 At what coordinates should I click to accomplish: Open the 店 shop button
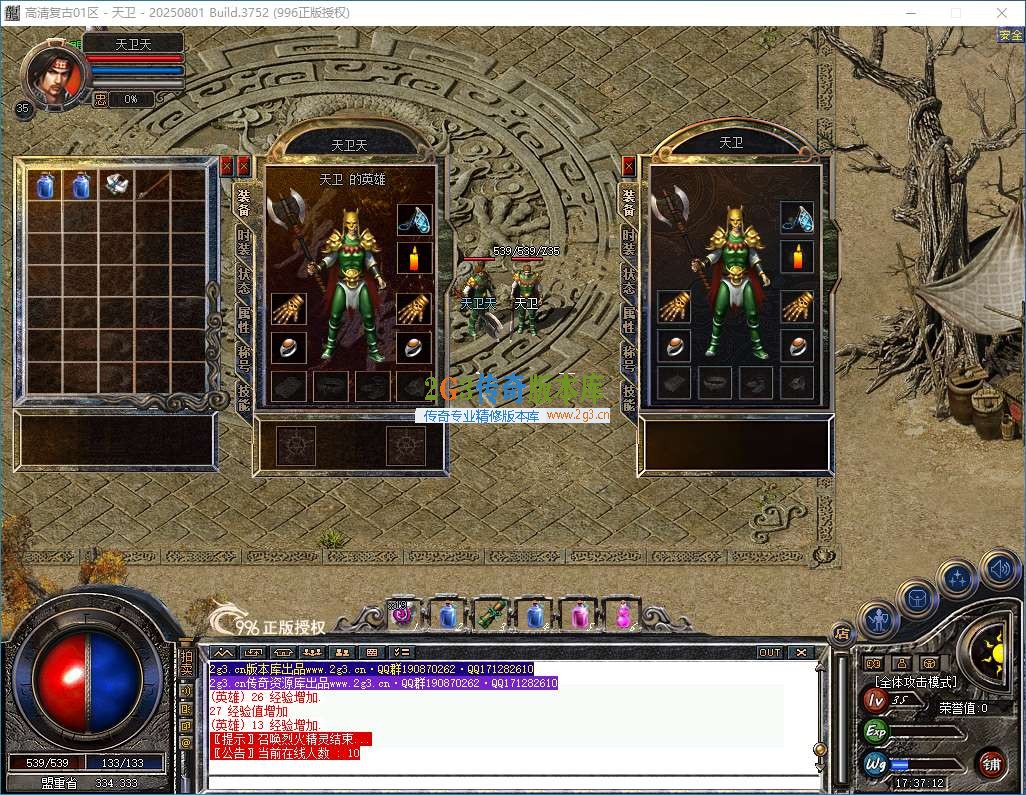pyautogui.click(x=842, y=633)
